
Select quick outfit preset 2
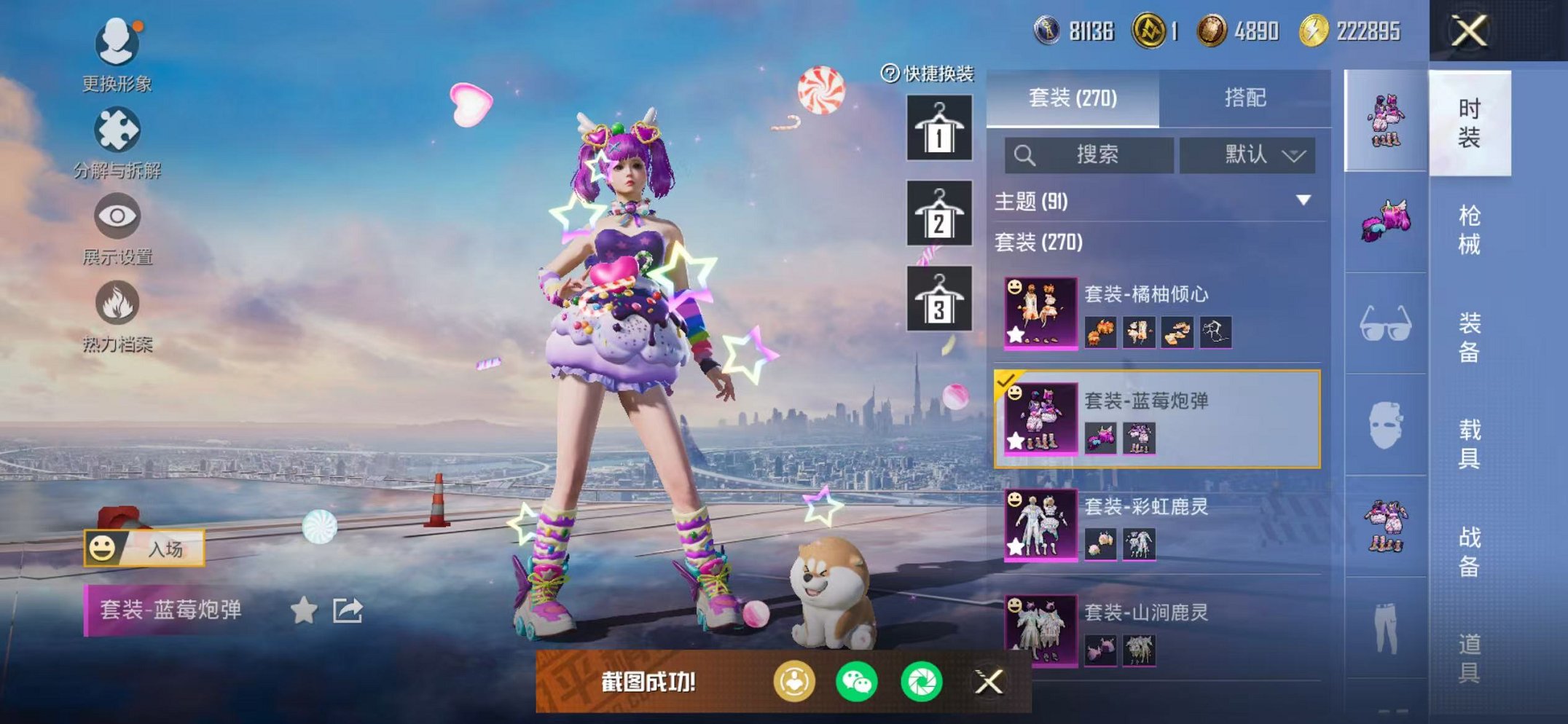point(938,213)
